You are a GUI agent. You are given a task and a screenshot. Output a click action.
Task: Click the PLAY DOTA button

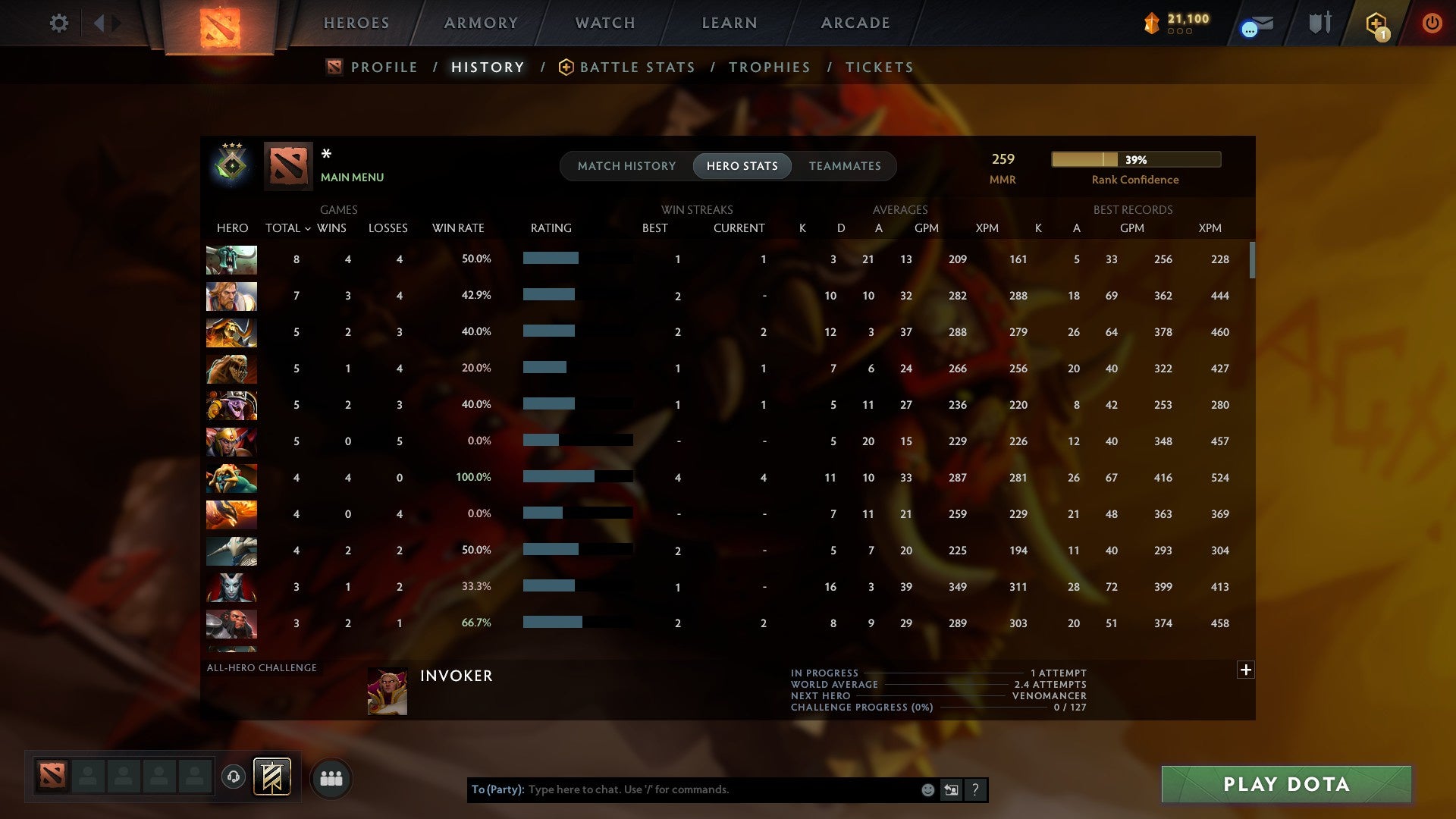[1285, 784]
